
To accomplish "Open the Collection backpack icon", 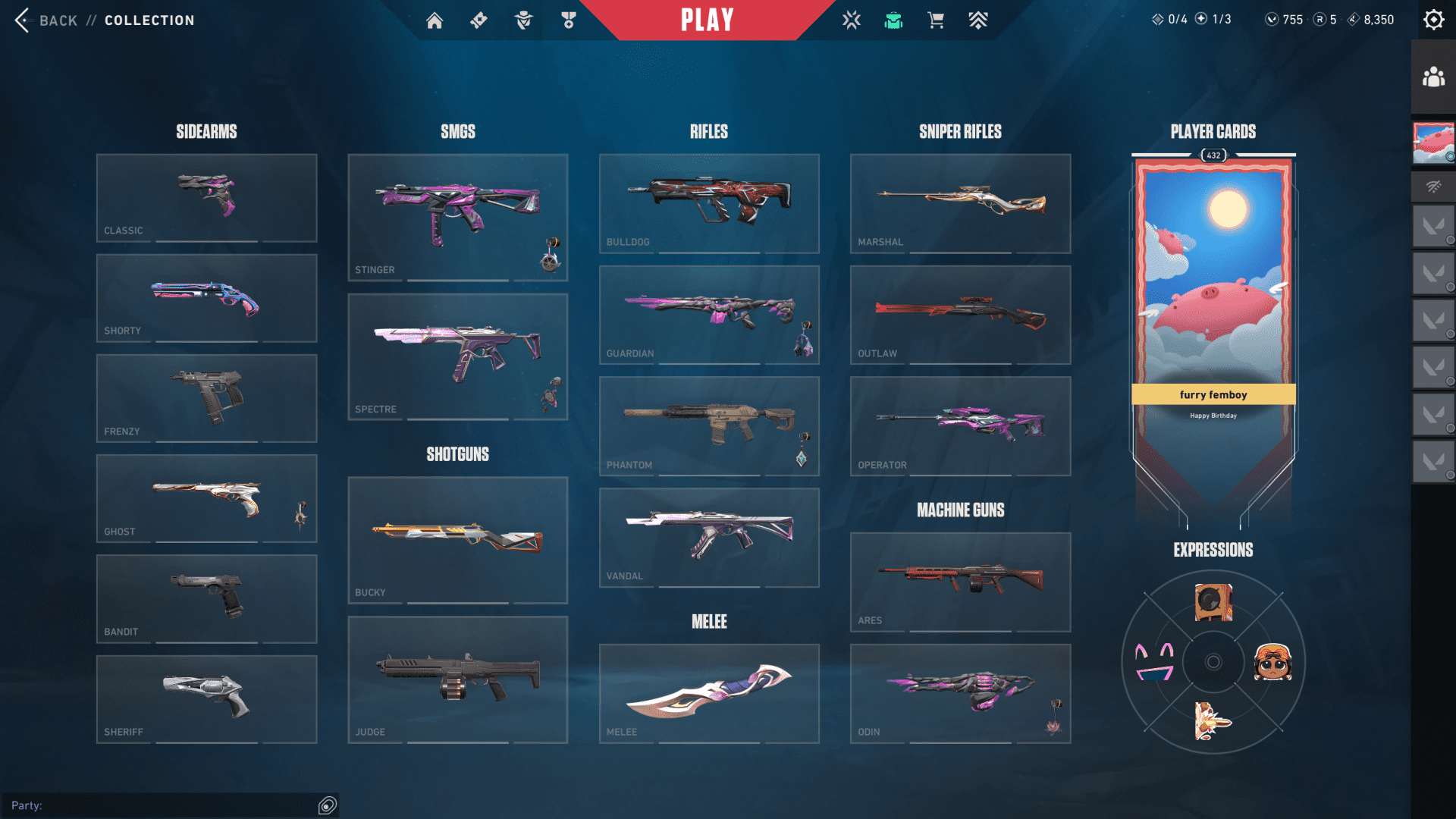I will coord(895,20).
